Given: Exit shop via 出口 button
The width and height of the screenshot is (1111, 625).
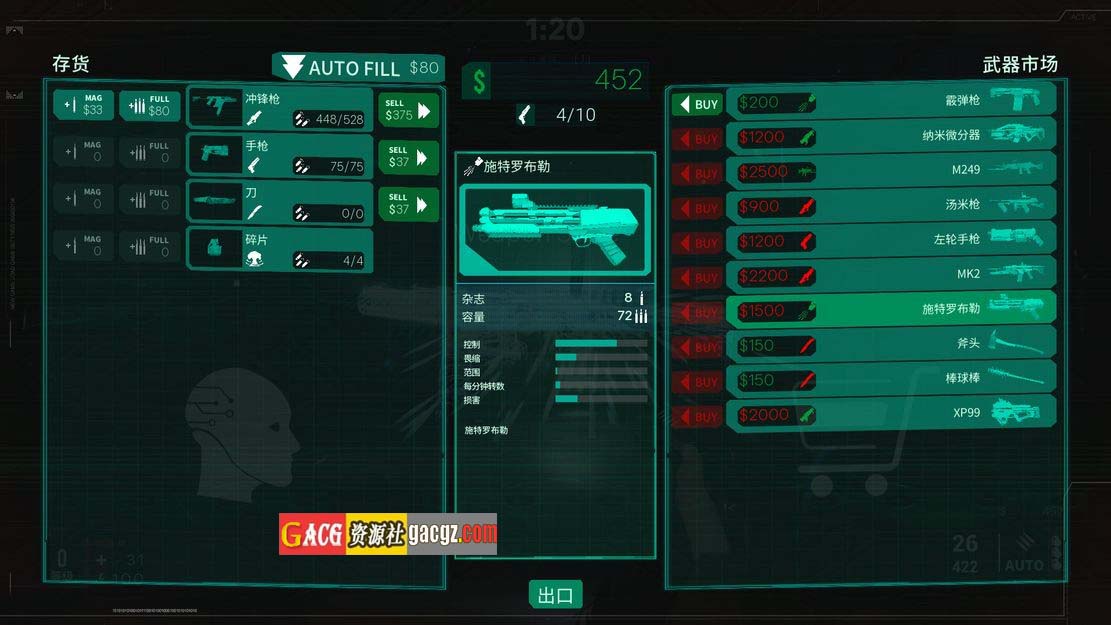Looking at the screenshot, I should (x=555, y=596).
